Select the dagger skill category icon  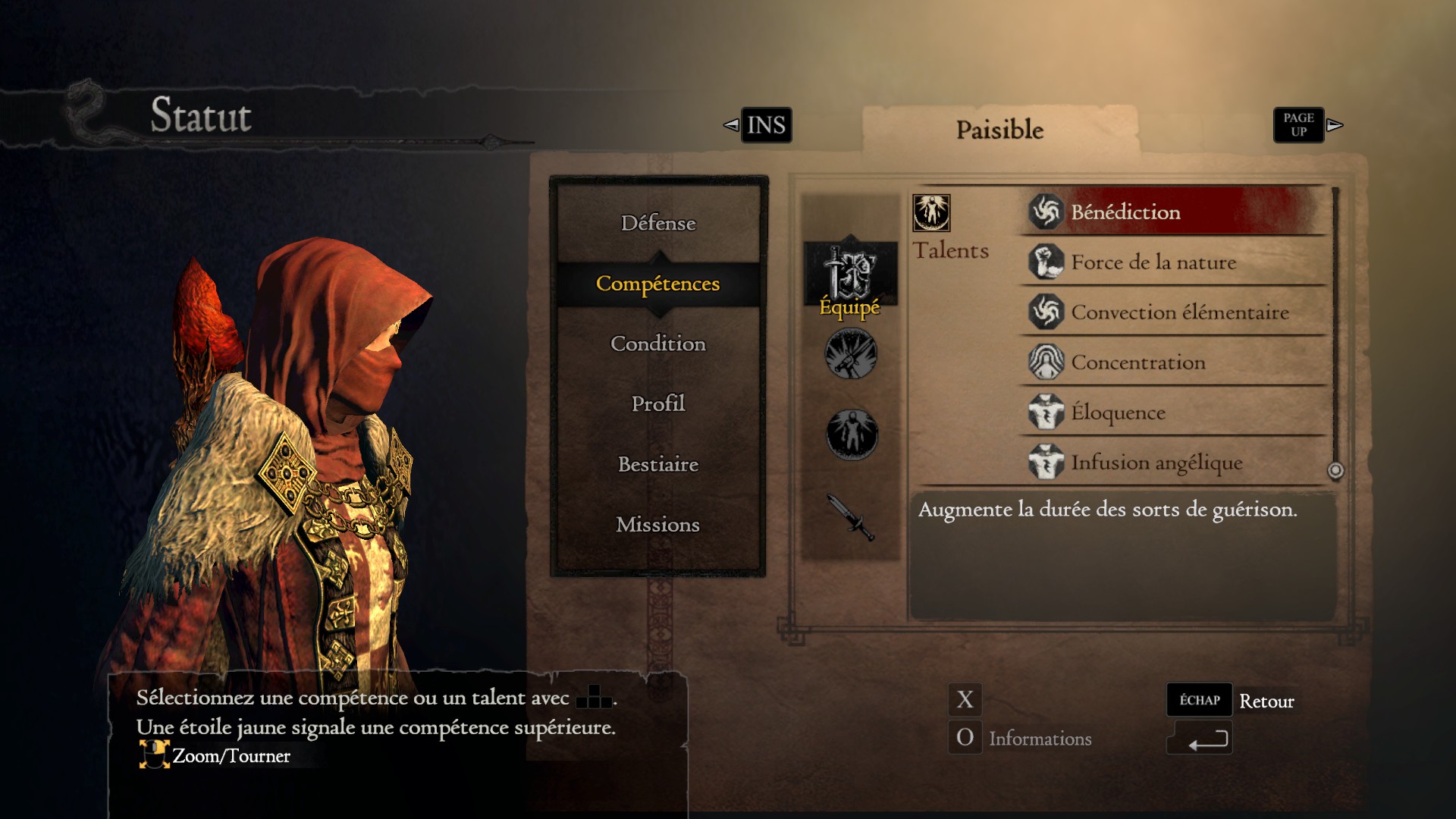pyautogui.click(x=851, y=517)
